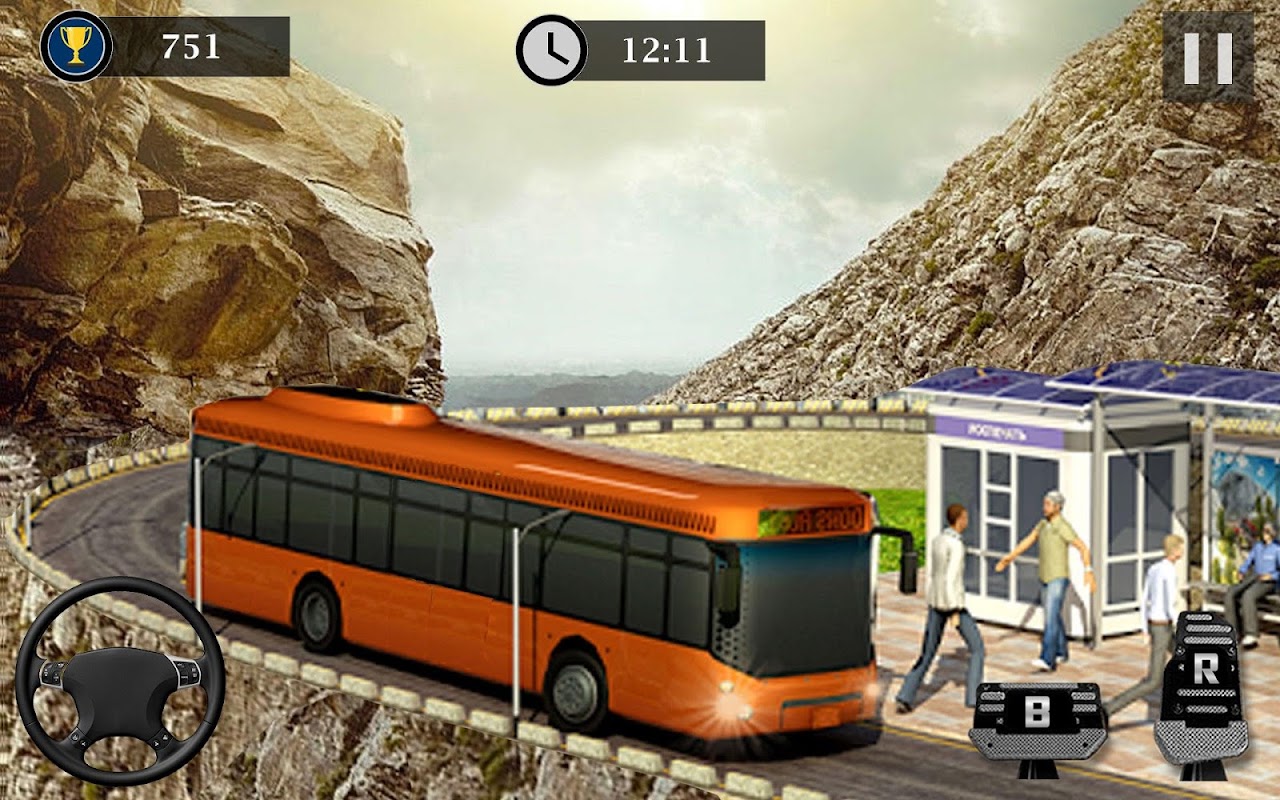Screen dimensions: 1280x800
Task: Pause the game with the pause button
Action: click(1208, 56)
